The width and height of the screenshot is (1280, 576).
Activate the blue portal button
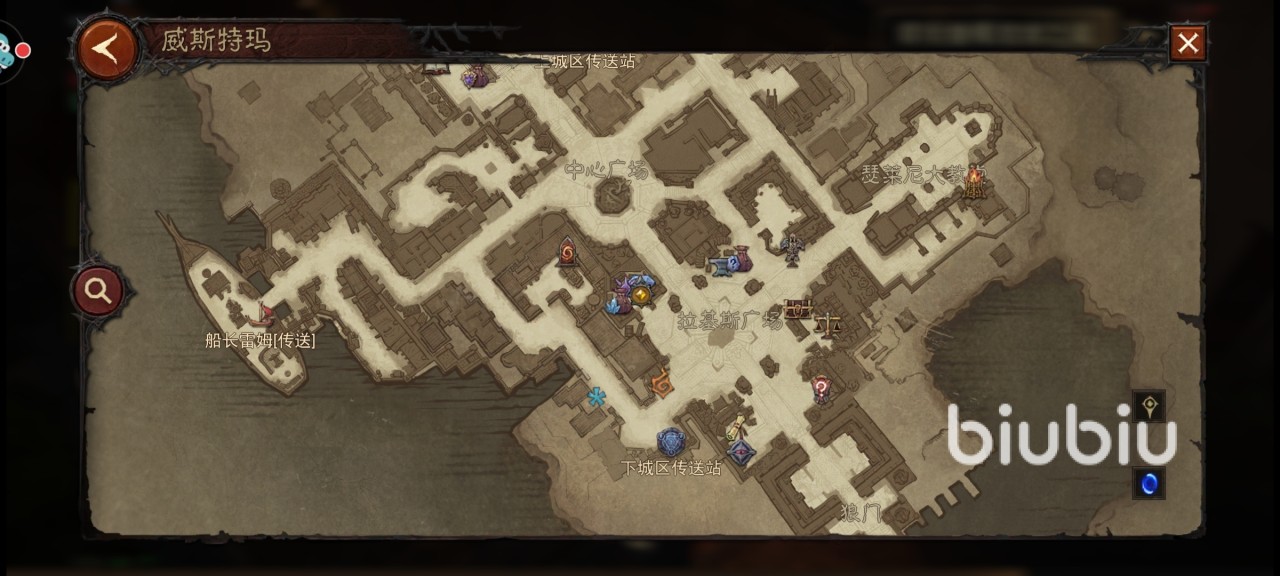tap(1150, 483)
